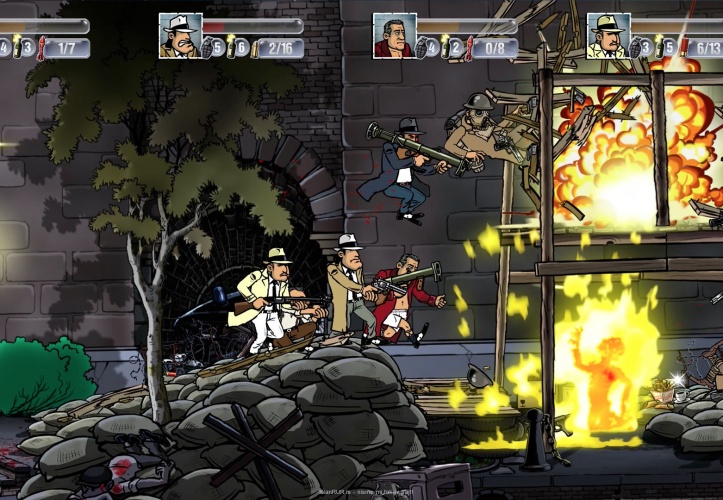The image size is (723, 500).
Task: Select grenade icon beside white fedora portrait
Action: [207, 47]
